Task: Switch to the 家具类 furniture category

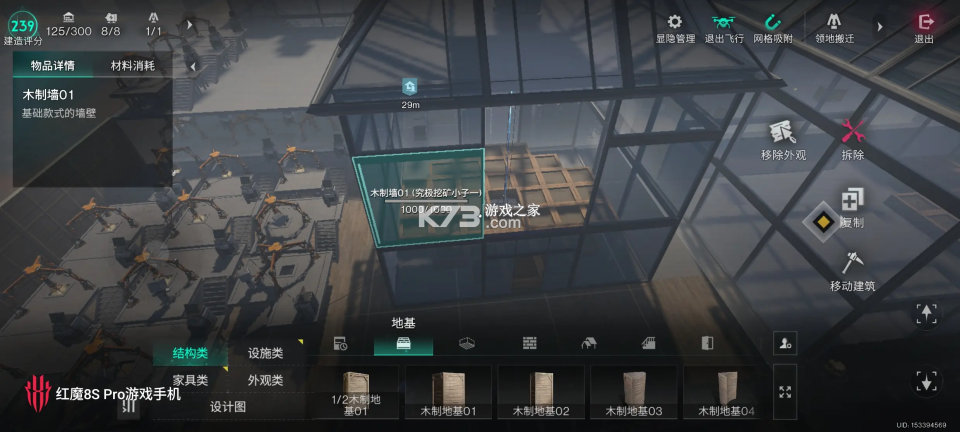Action: 190,380
